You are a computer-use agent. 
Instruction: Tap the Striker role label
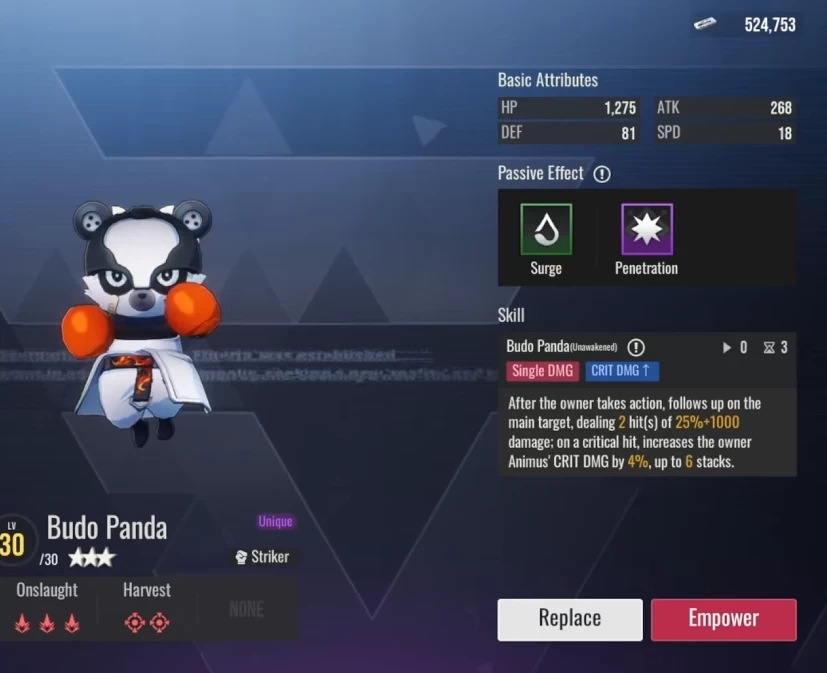[x=265, y=557]
